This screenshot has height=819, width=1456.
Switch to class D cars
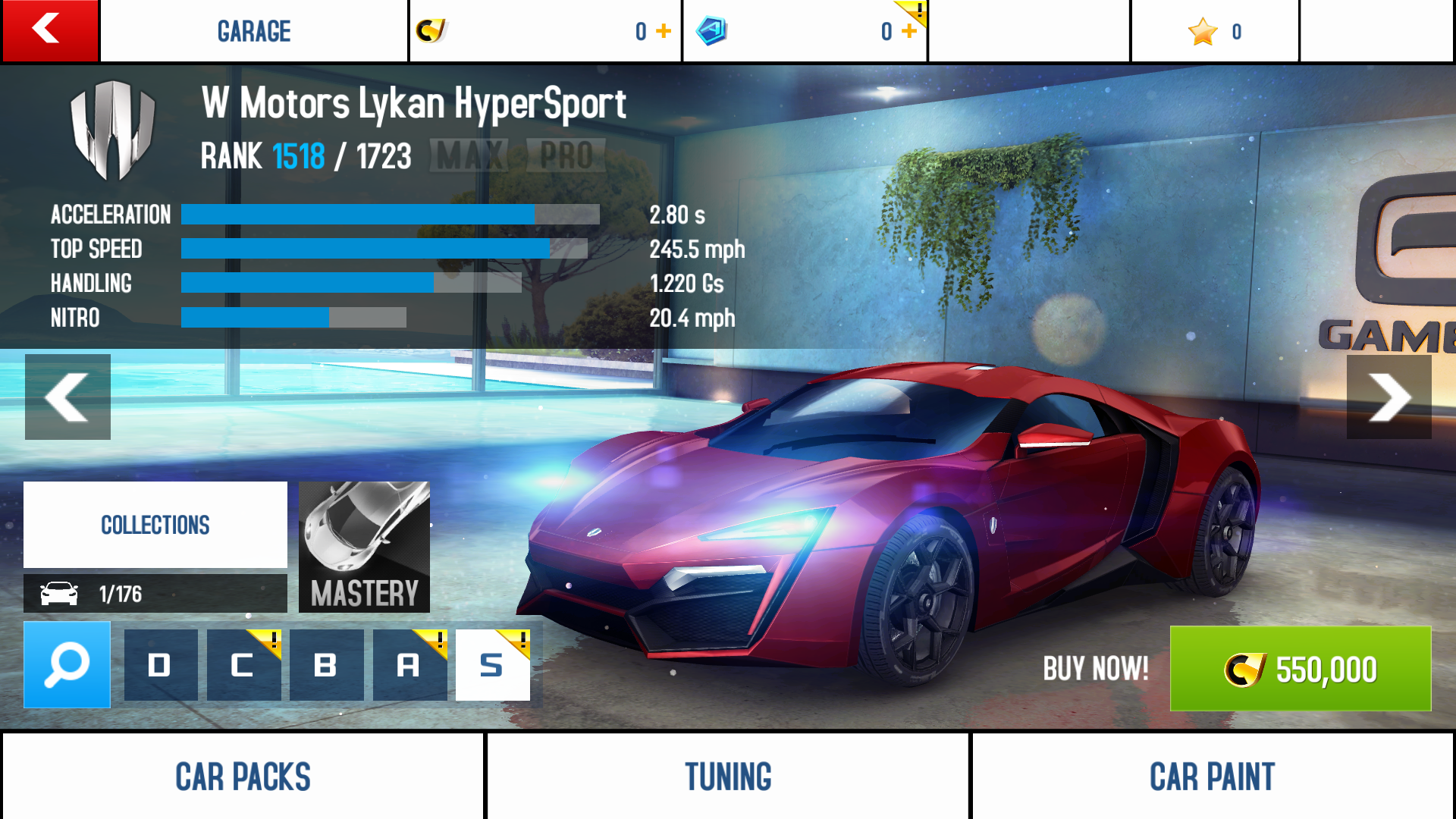click(160, 665)
